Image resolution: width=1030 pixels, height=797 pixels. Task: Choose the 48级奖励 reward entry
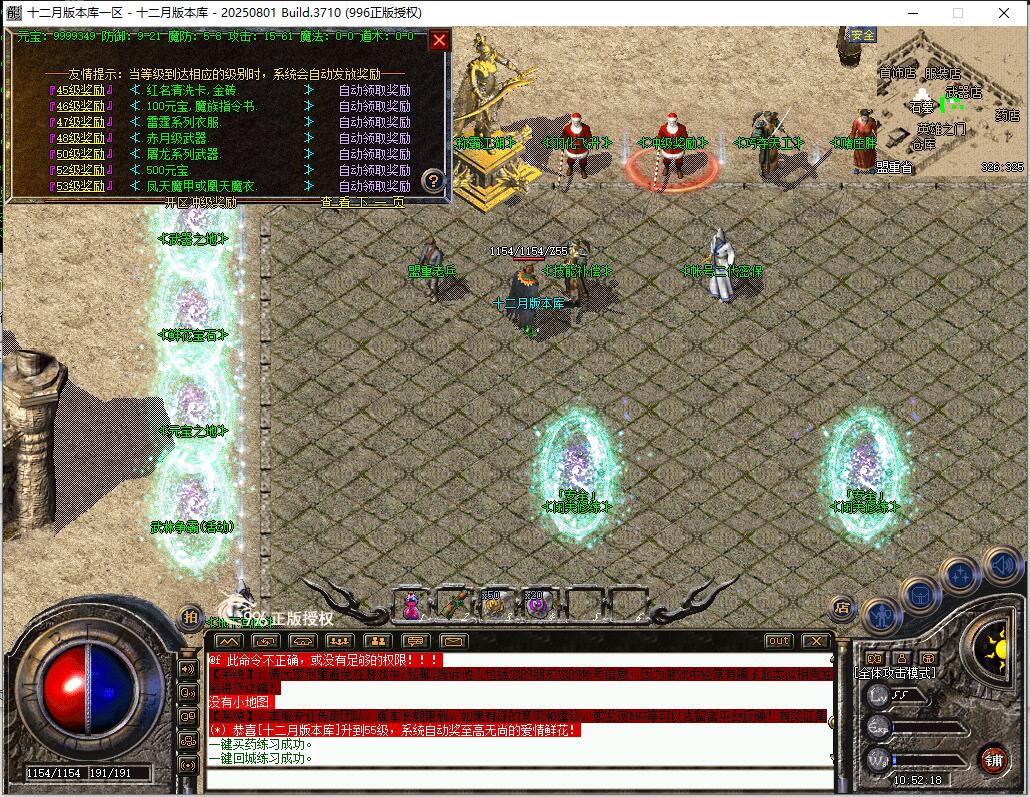(x=81, y=138)
